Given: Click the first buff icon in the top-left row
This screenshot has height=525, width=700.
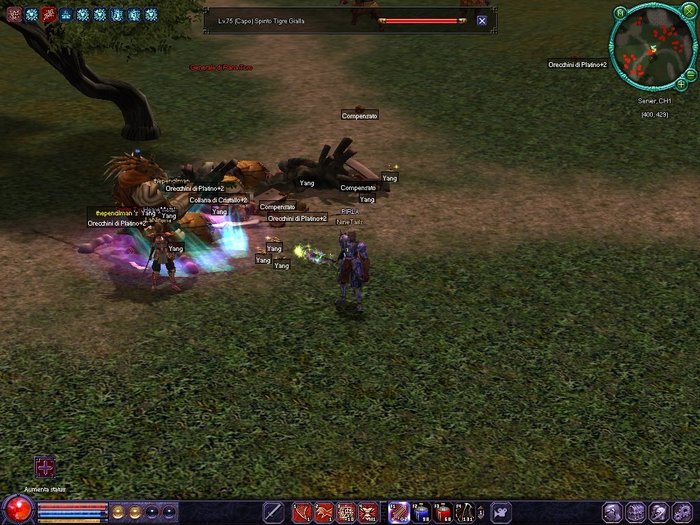Looking at the screenshot, I should [13, 15].
